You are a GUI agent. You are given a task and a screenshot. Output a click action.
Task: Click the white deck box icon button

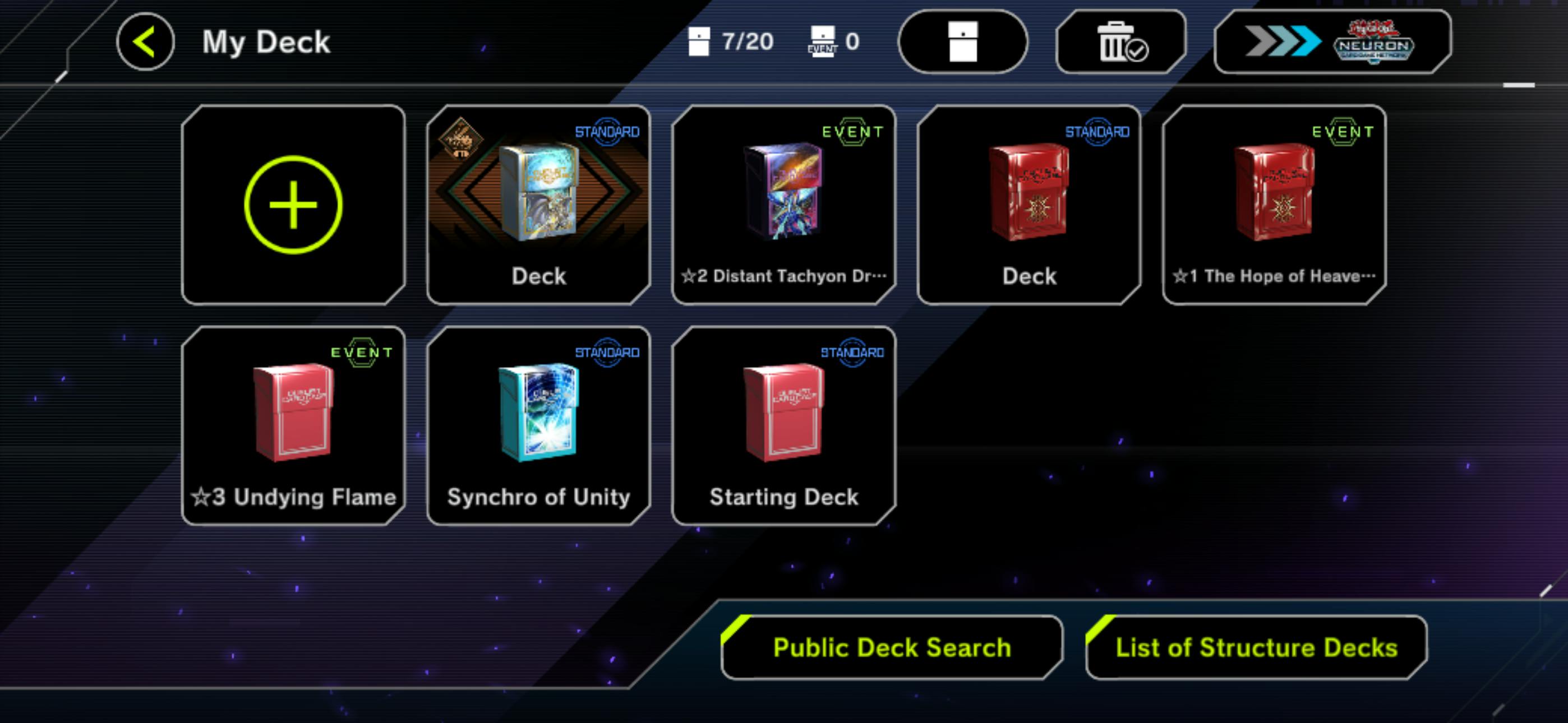click(962, 41)
